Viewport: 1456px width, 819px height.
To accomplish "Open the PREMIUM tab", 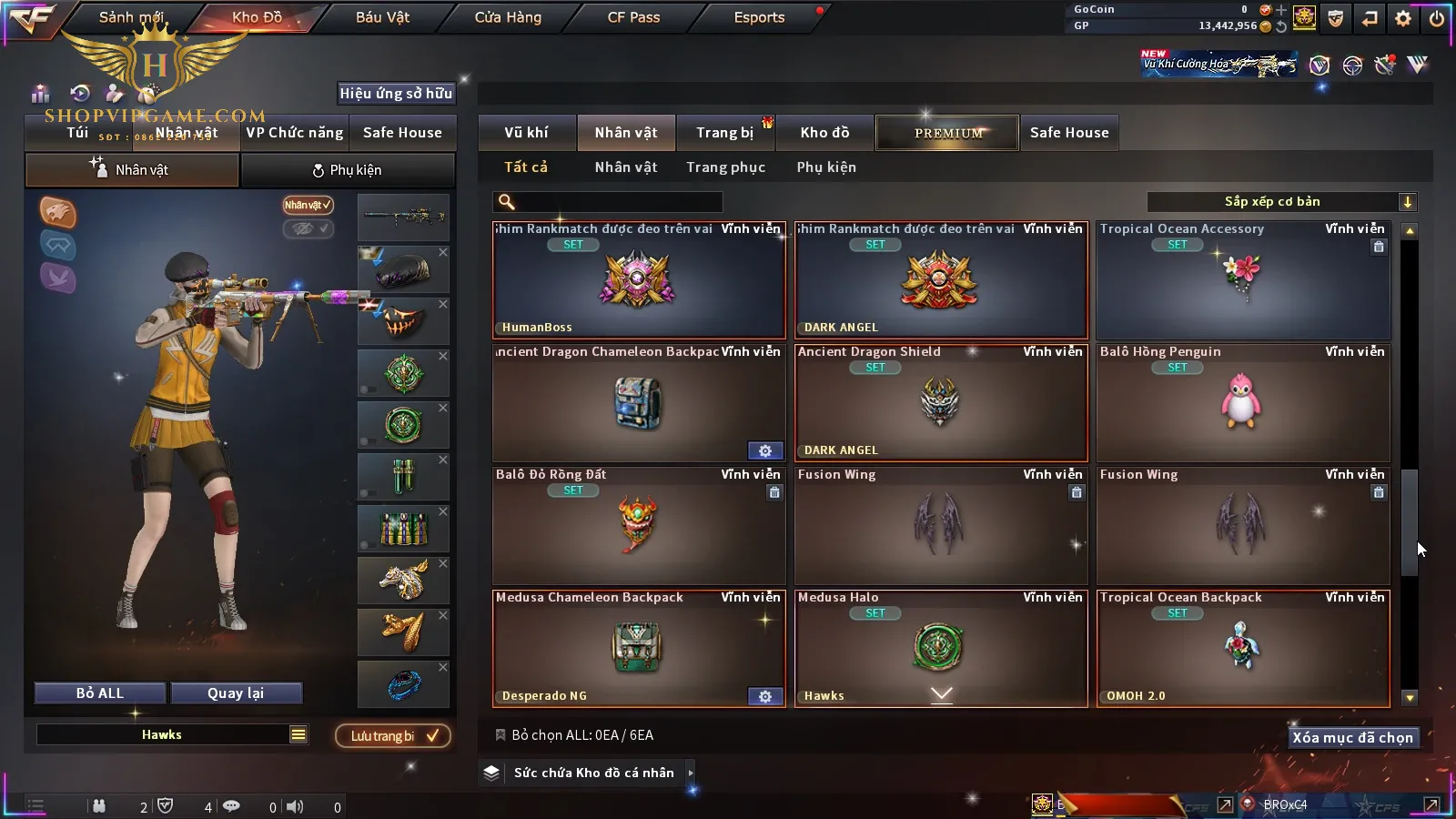I will (947, 133).
